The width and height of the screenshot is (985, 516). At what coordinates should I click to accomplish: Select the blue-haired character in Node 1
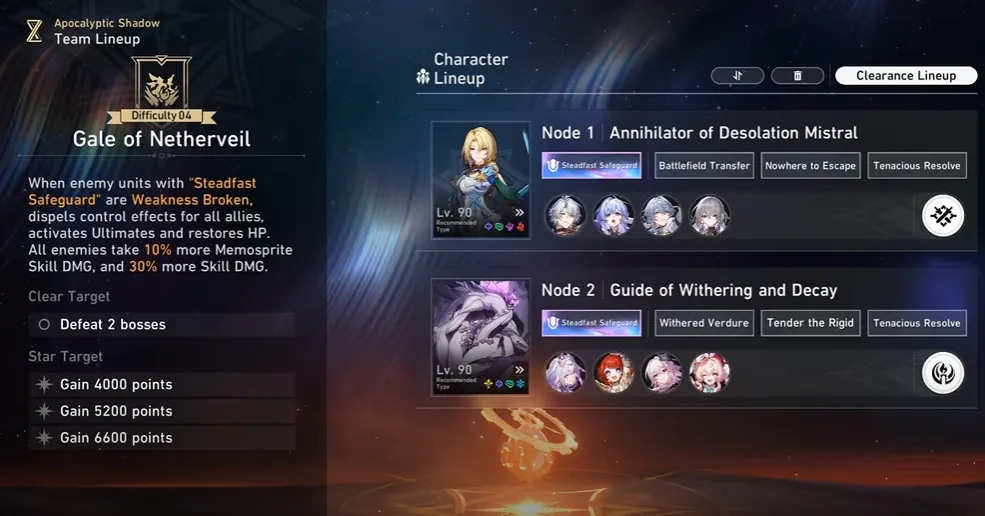614,216
